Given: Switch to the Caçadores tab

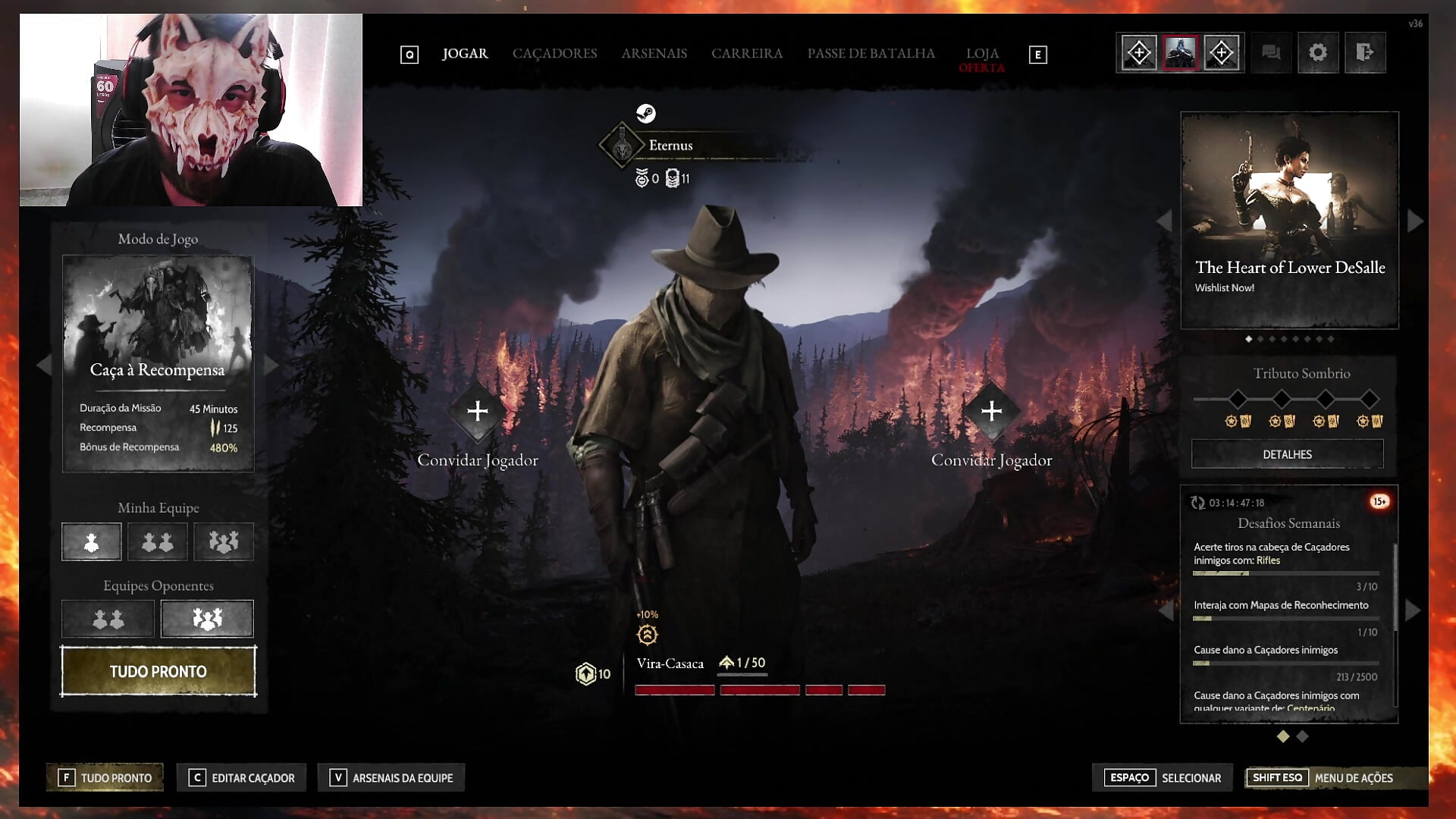Looking at the screenshot, I should click(554, 54).
